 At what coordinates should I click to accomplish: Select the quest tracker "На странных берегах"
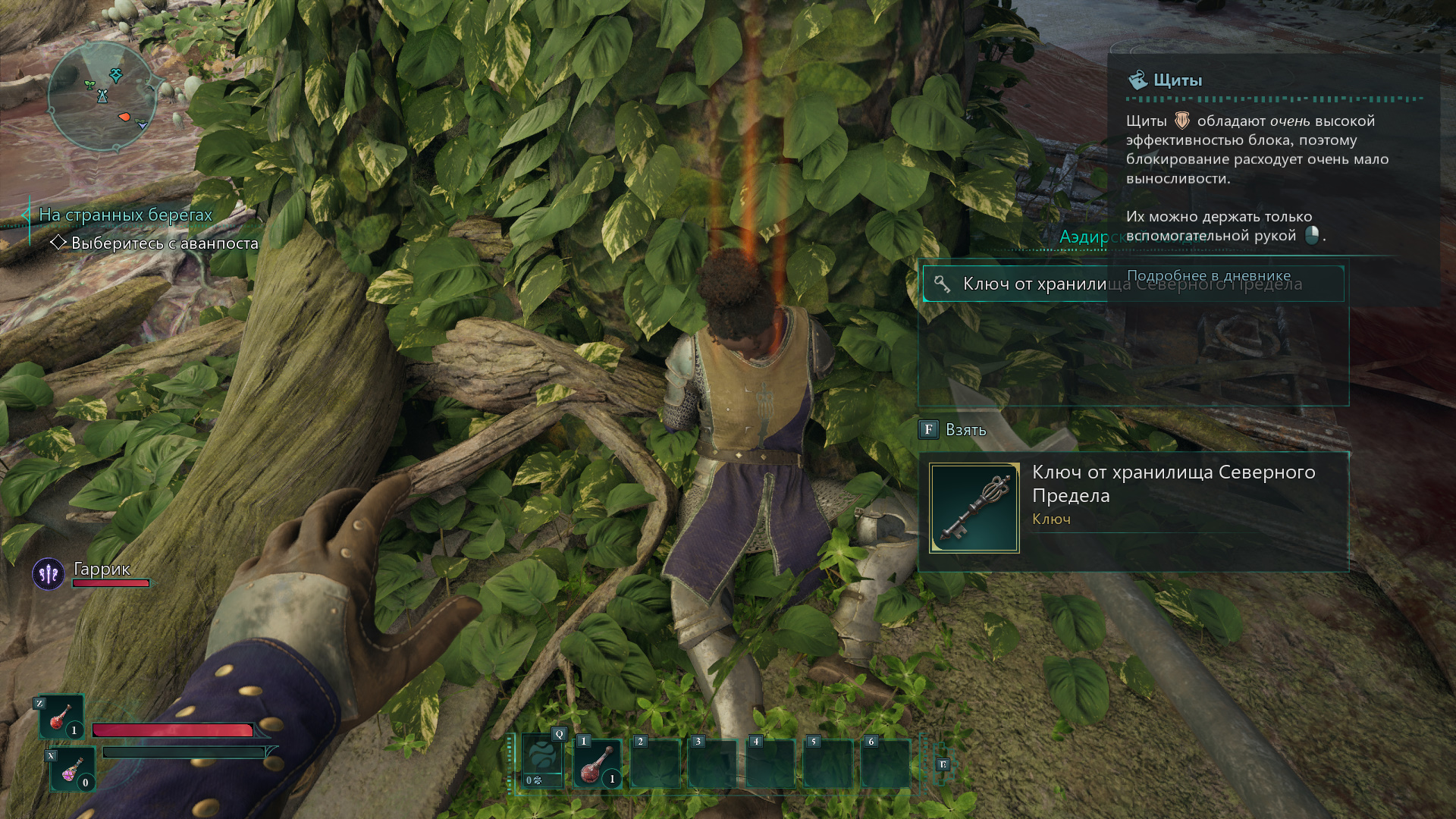tap(125, 215)
